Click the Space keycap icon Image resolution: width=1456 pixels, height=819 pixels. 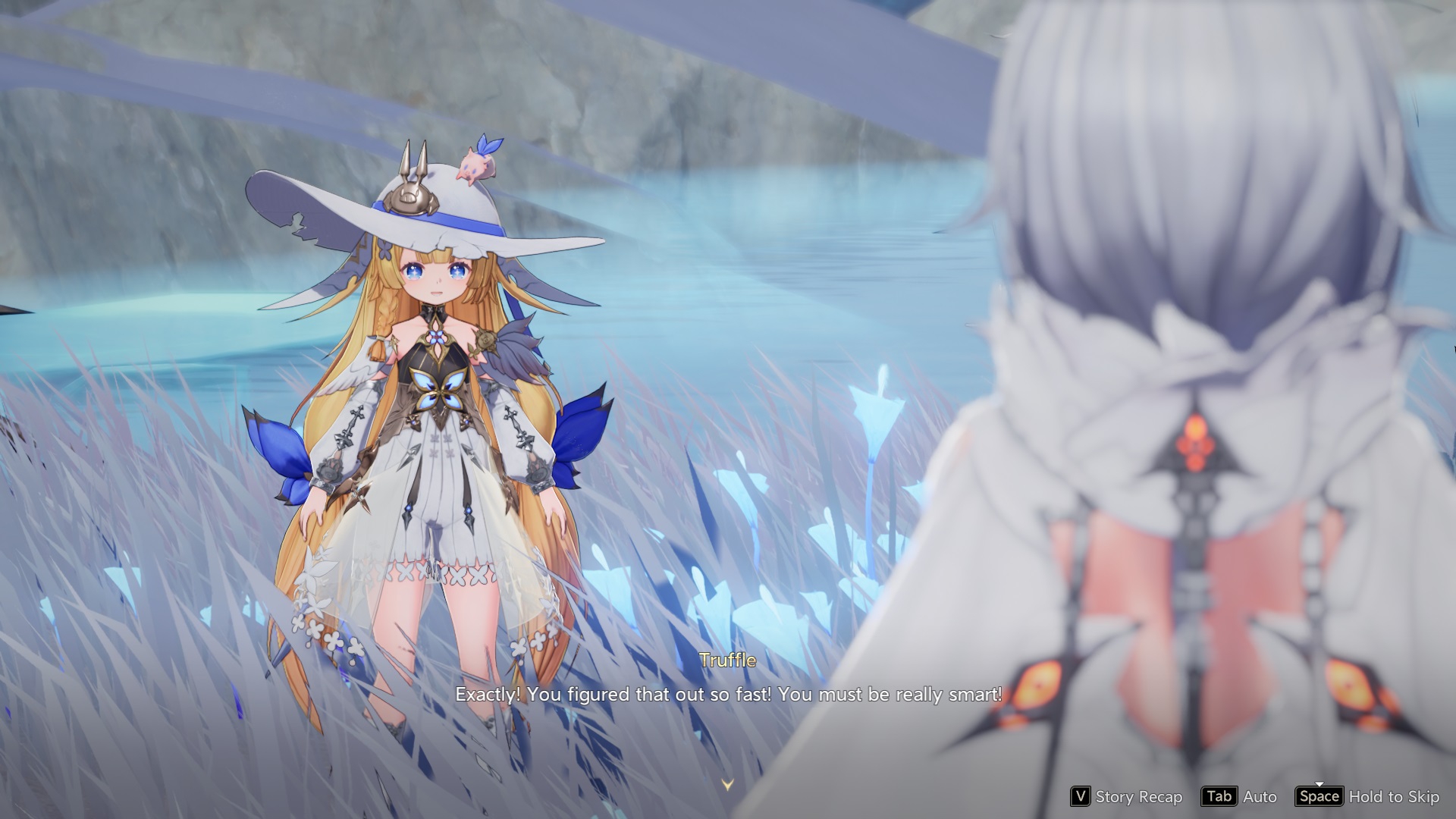[x=1319, y=797]
